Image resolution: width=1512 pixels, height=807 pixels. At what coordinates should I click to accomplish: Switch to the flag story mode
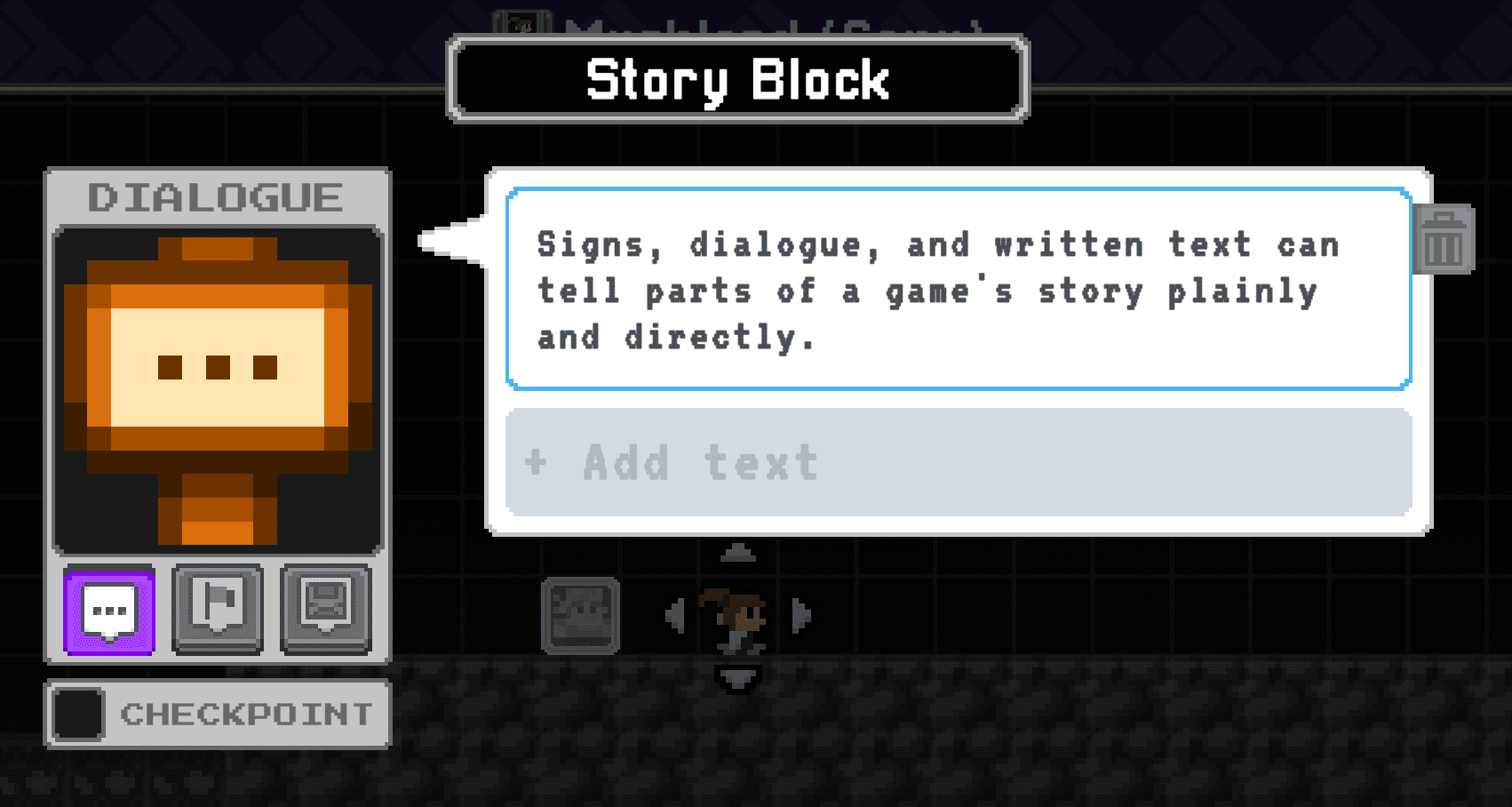[x=218, y=609]
